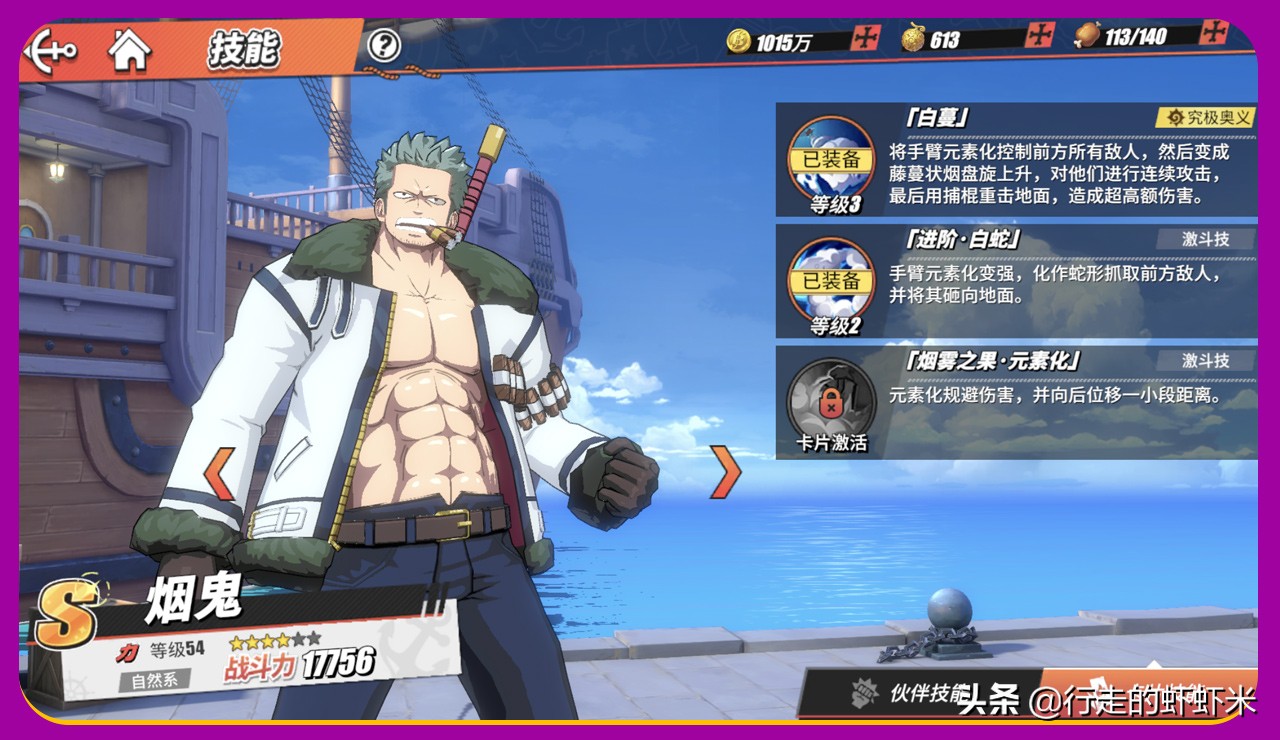Refill meat stamina with plus button
Image resolution: width=1280 pixels, height=740 pixels.
[x=1214, y=32]
